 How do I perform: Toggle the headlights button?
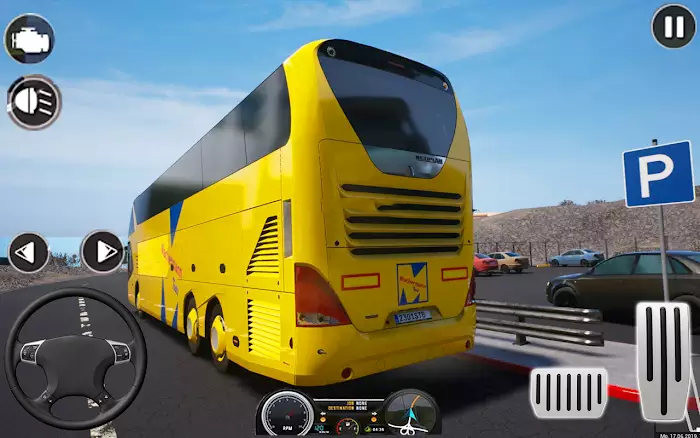pyautogui.click(x=33, y=102)
